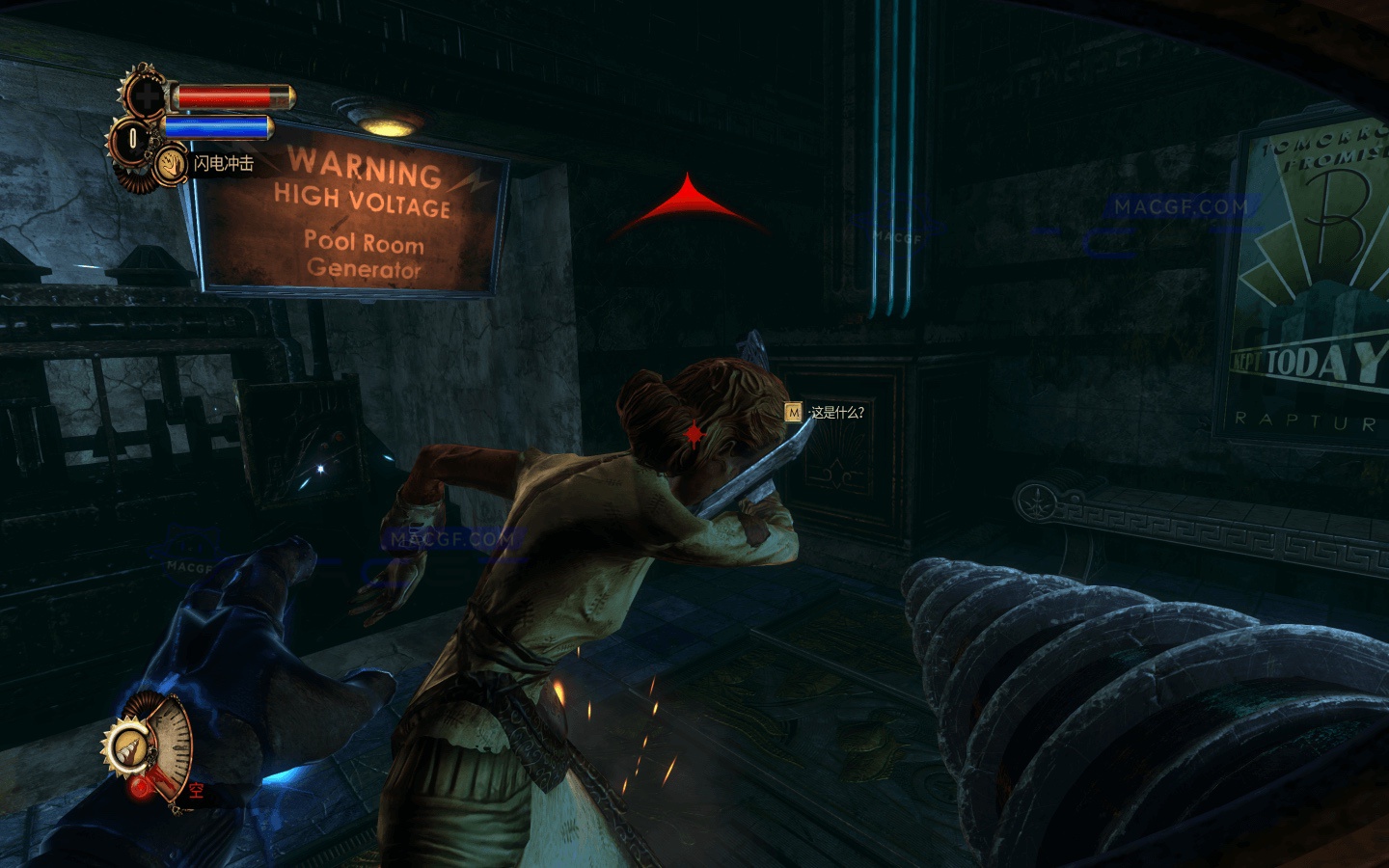
Task: Select the 闪电冲击 plasmid hand icon
Action: coord(171,164)
